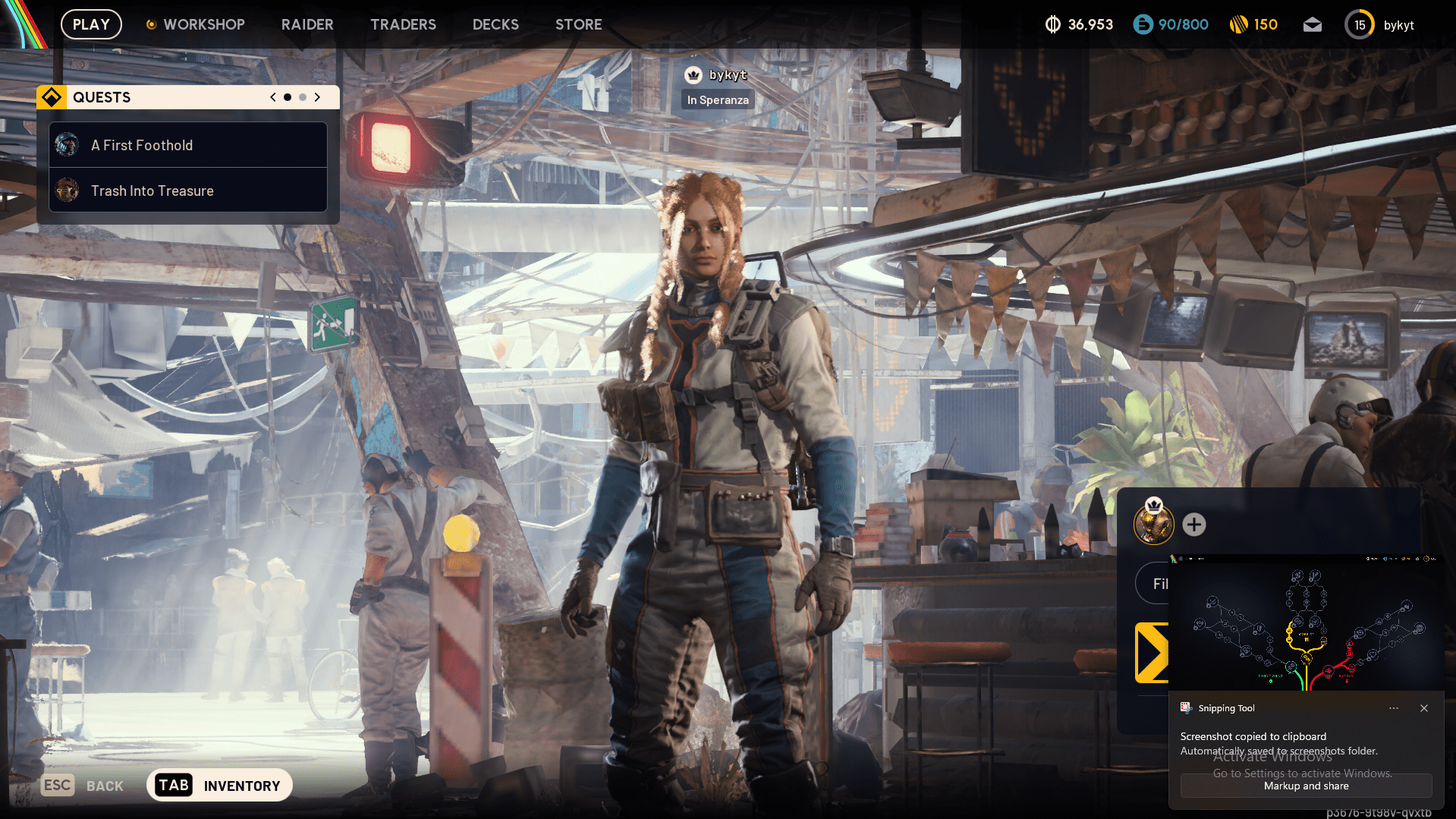Click the left chevron to view previous quests page
The width and height of the screenshot is (1456, 819).
tap(272, 97)
